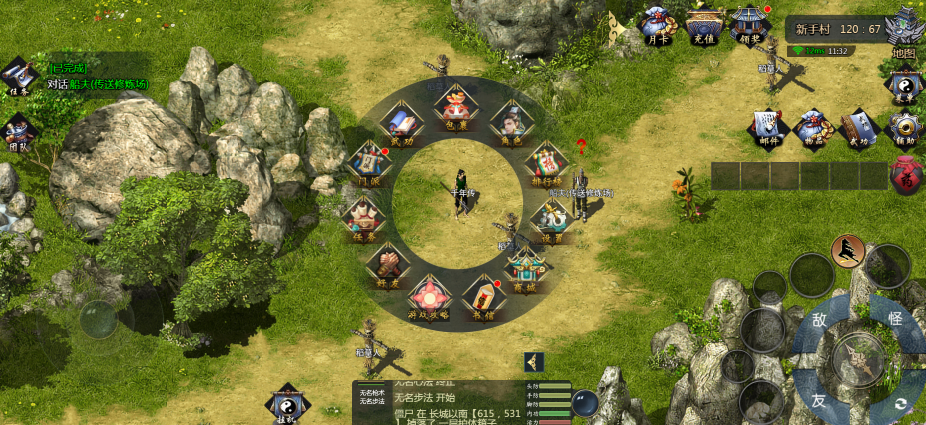The height and width of the screenshot is (425, 926).
Task: Check the 邮件 mail icon
Action: point(768,127)
